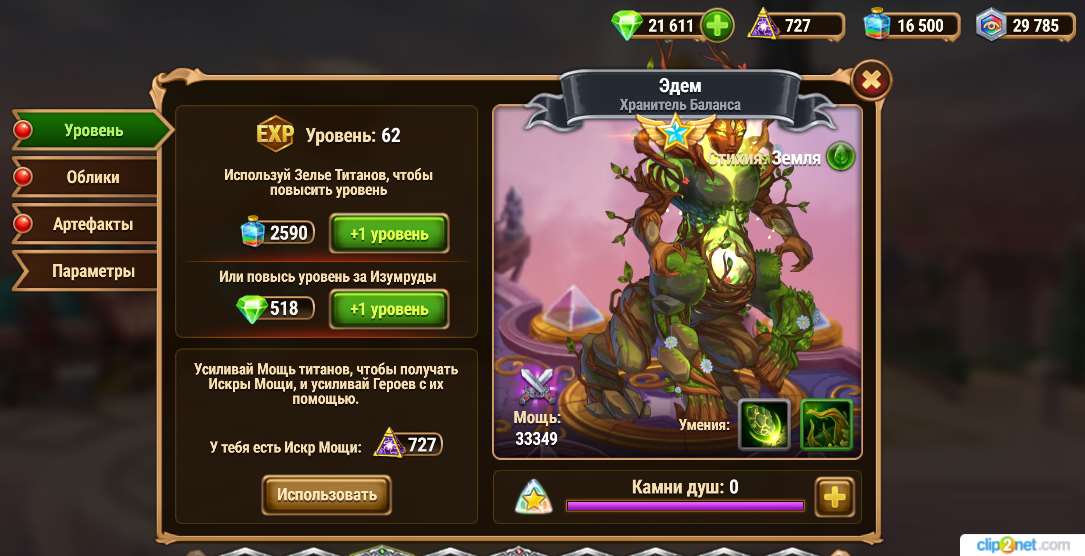The image size is (1085, 556).
Task: Buy +1 уровень for 518 emeralds
Action: (x=389, y=309)
